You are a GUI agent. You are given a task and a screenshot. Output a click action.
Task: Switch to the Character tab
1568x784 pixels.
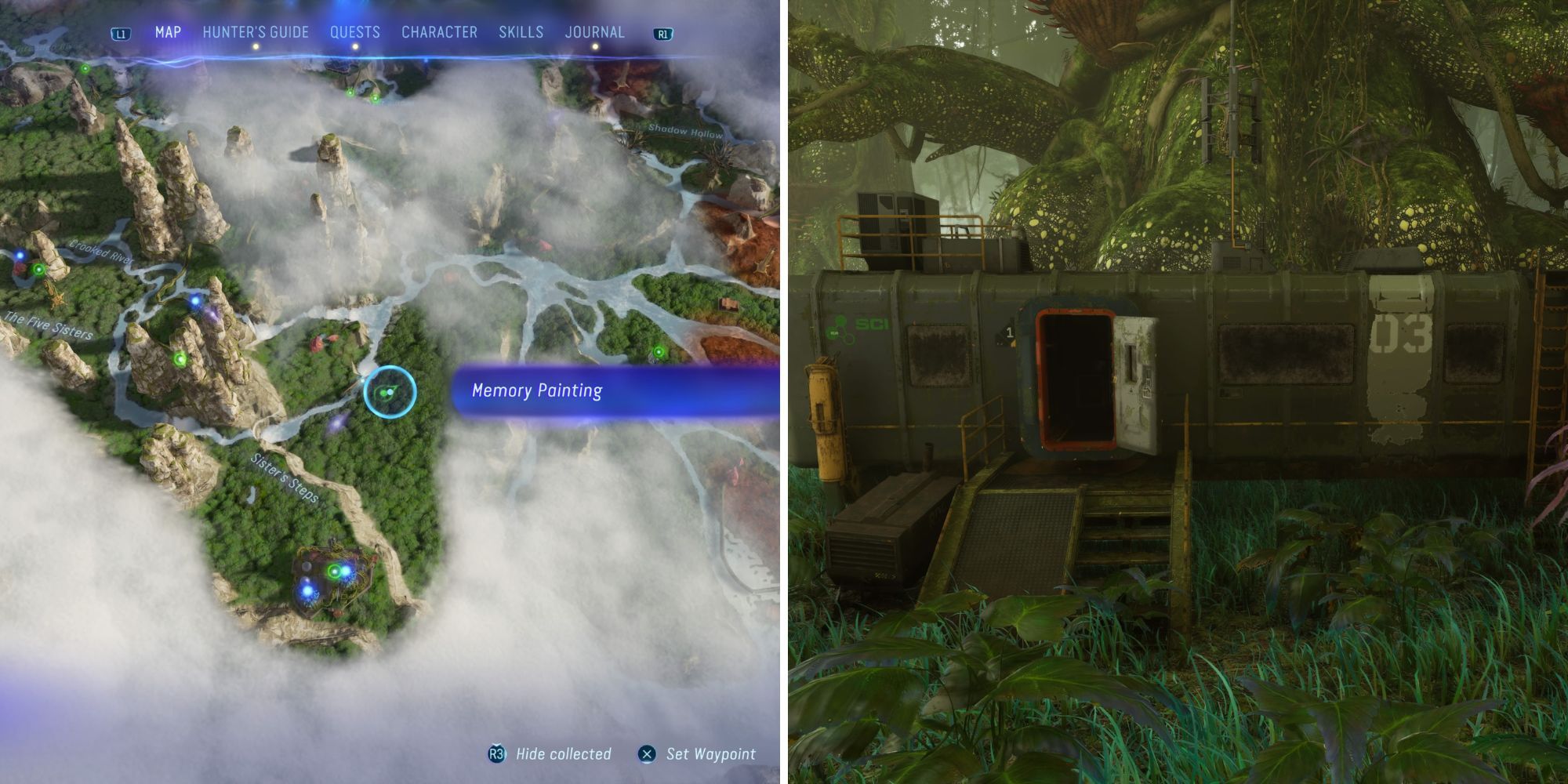coord(439,32)
